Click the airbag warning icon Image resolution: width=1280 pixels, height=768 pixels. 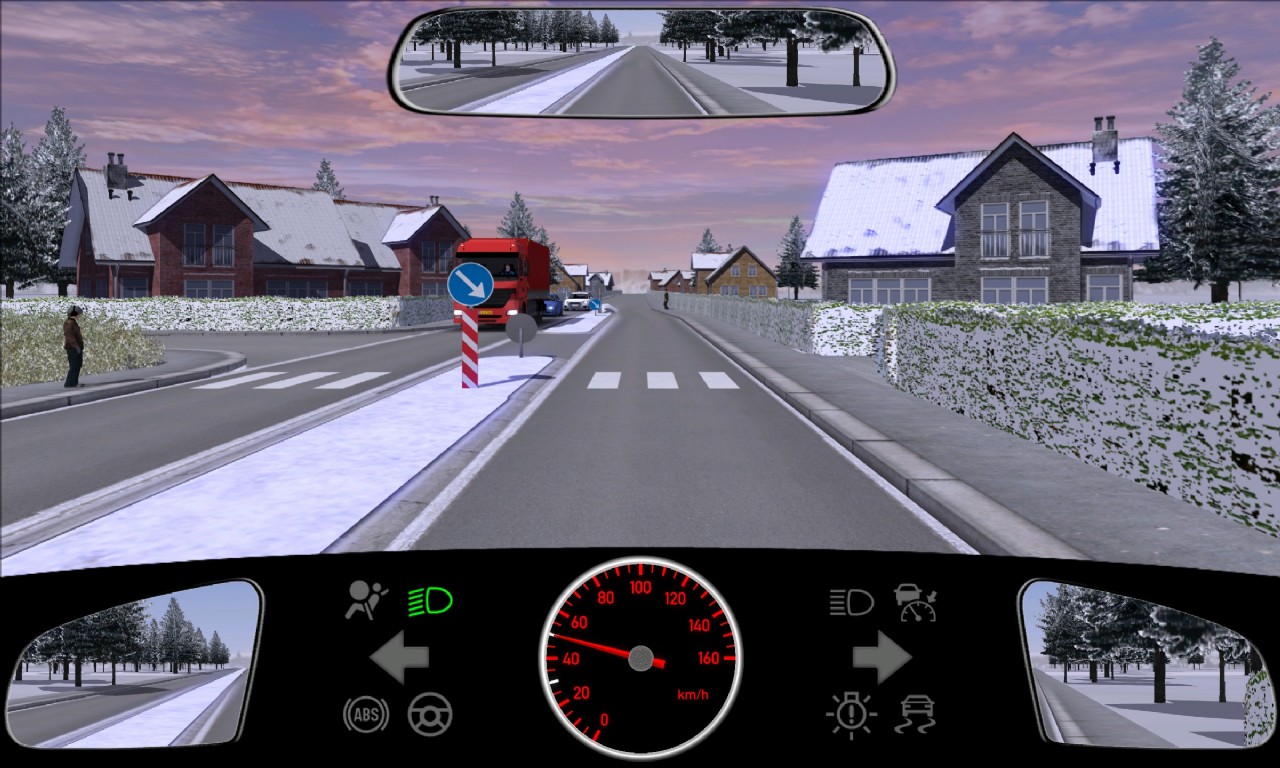[x=366, y=601]
